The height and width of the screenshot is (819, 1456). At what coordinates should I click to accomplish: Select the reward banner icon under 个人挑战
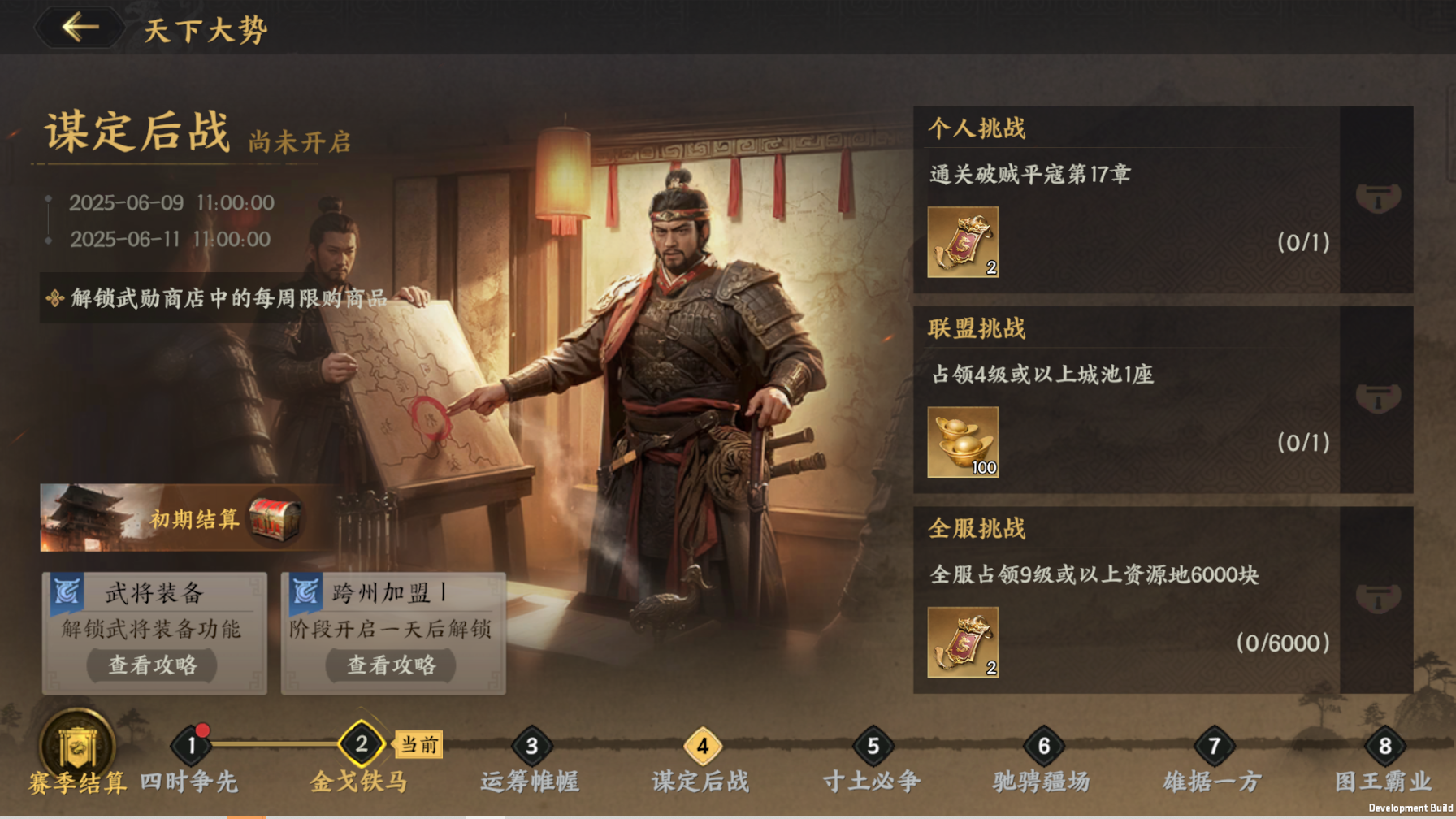961,240
